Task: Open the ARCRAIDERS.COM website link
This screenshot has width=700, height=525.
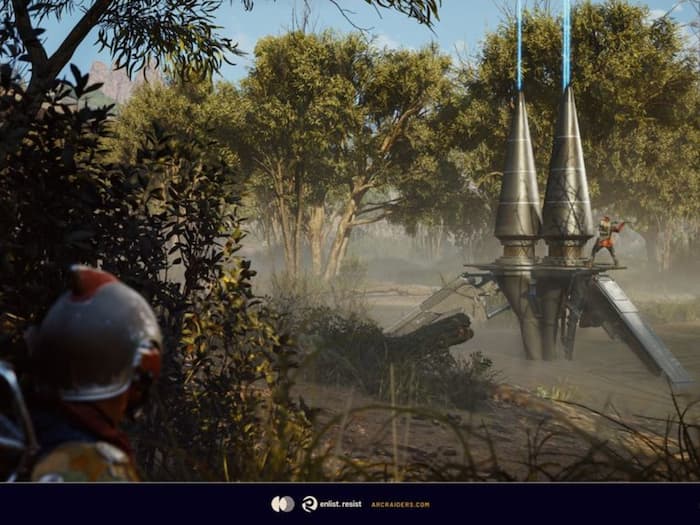Action: [x=400, y=504]
